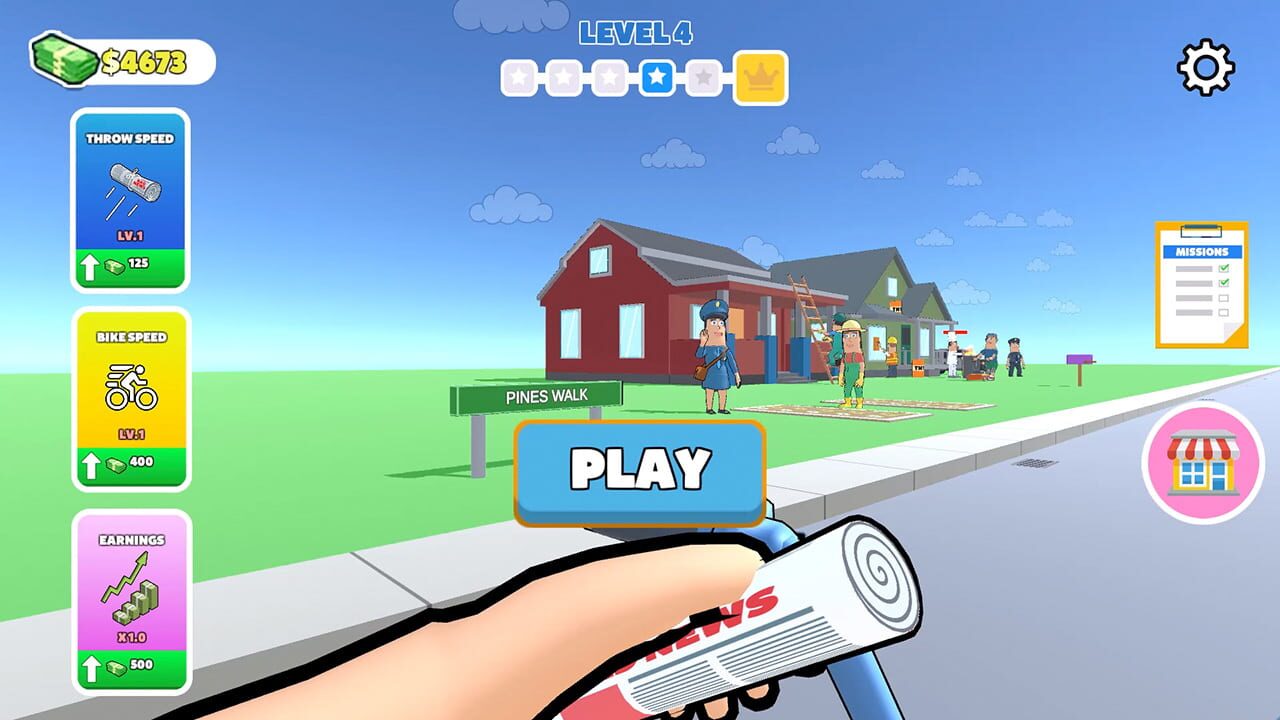Click a checked mission checkbox

(1226, 268)
